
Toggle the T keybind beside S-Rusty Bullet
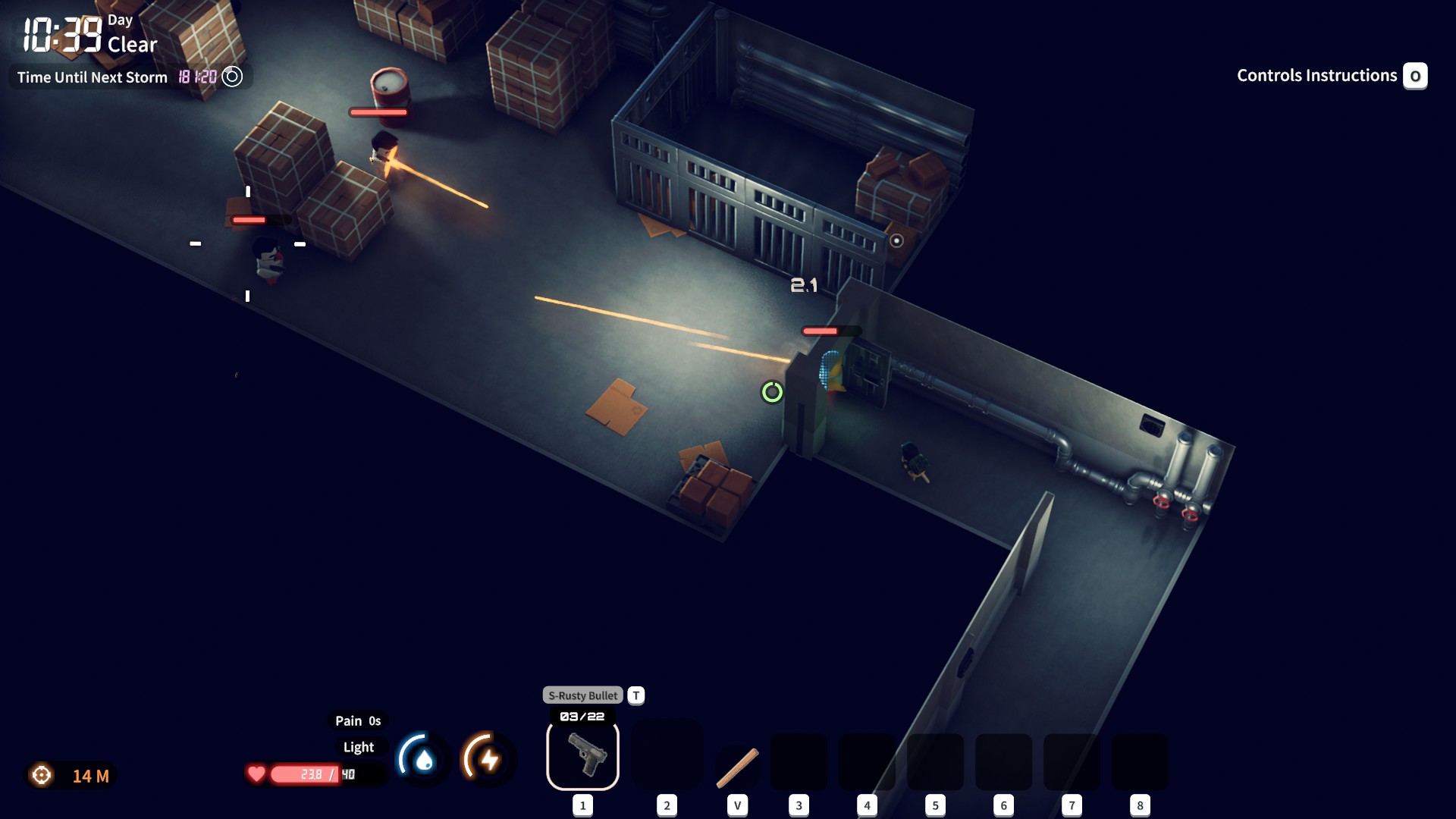pyautogui.click(x=635, y=695)
